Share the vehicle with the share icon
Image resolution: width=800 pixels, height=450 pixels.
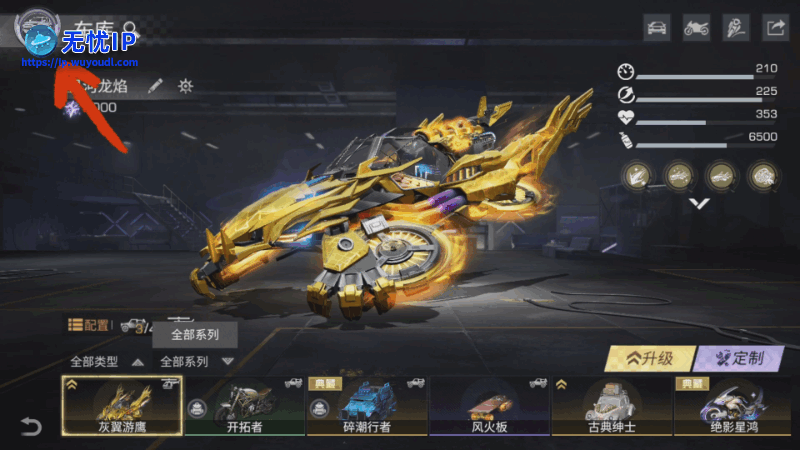(x=776, y=28)
